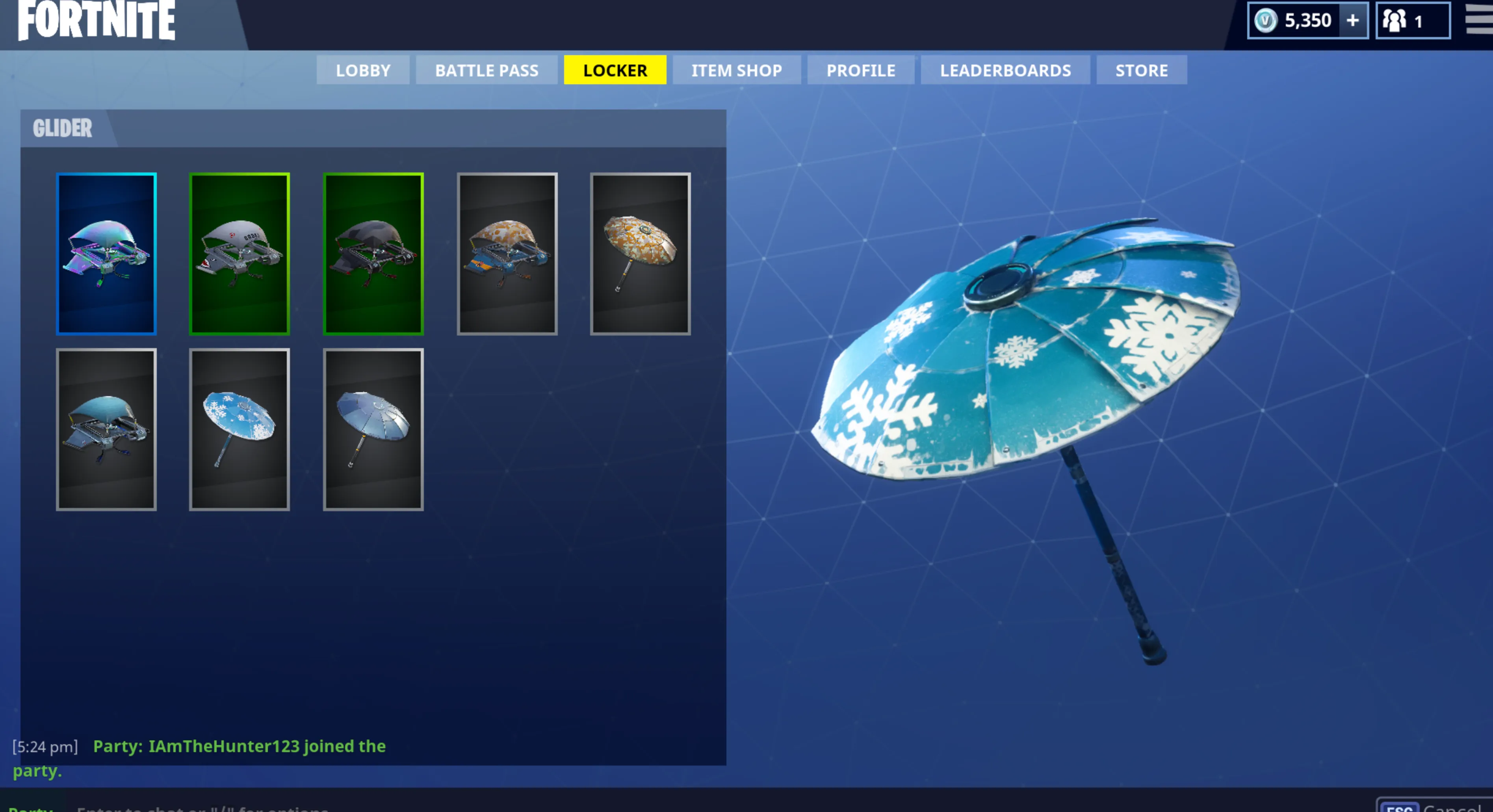The image size is (1493, 812).
Task: Select the white shark-nosed glider
Action: [240, 253]
